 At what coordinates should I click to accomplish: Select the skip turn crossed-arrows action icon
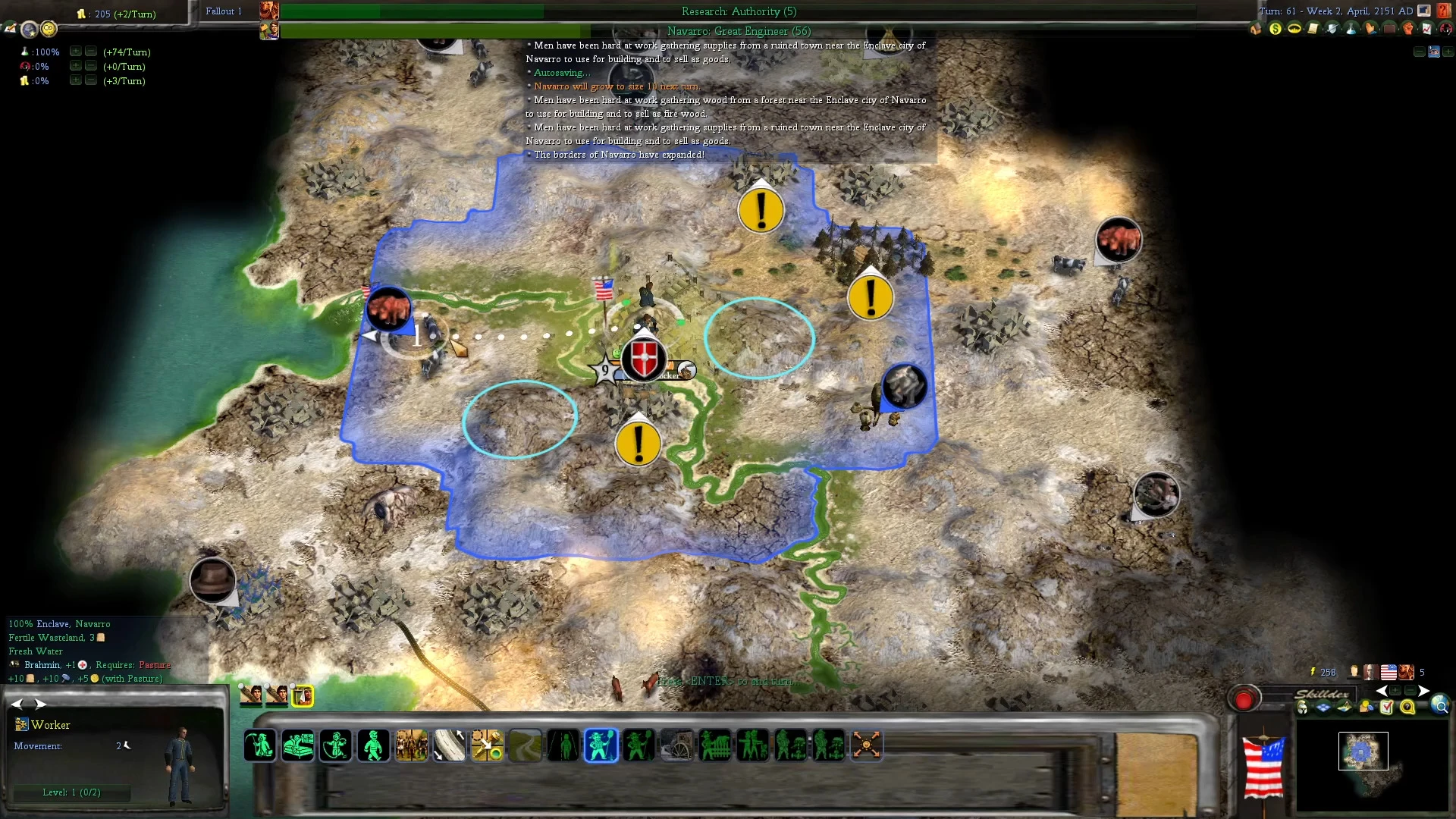(867, 745)
